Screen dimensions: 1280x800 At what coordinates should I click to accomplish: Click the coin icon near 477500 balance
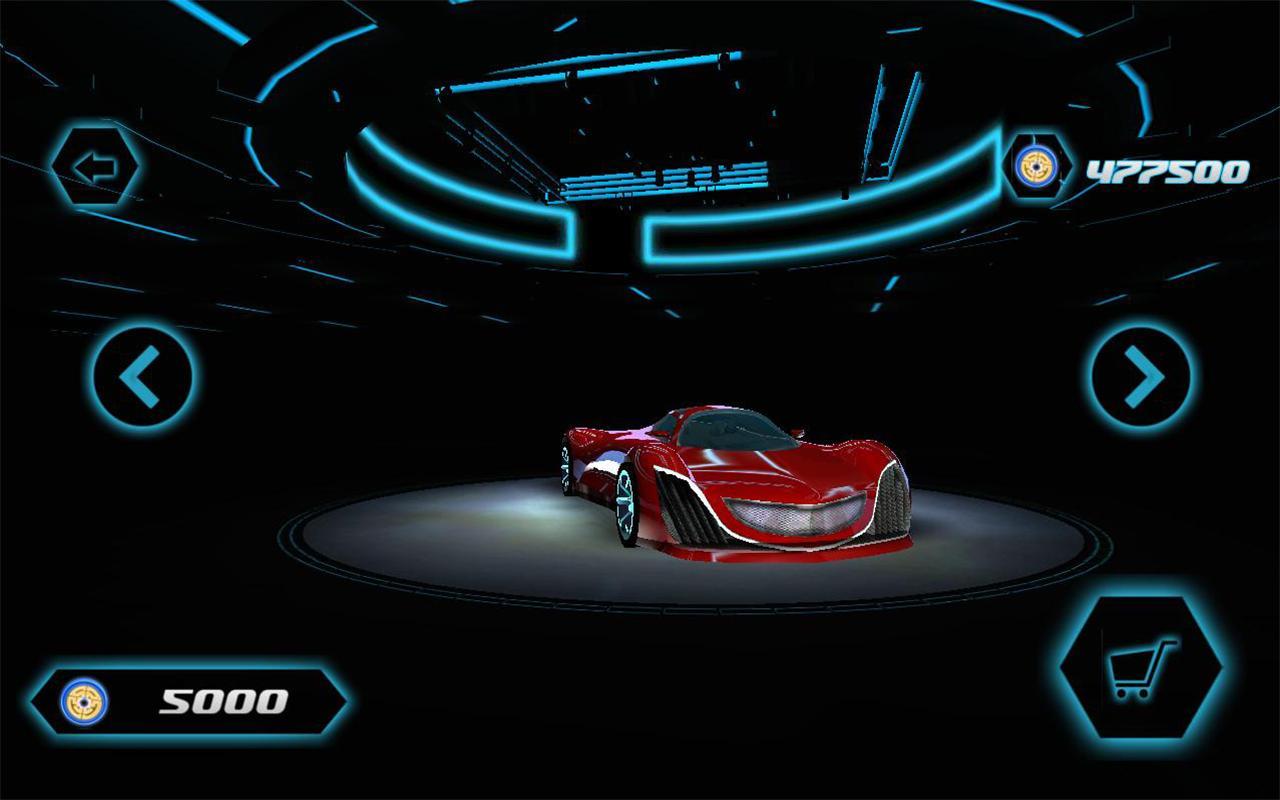(1037, 168)
